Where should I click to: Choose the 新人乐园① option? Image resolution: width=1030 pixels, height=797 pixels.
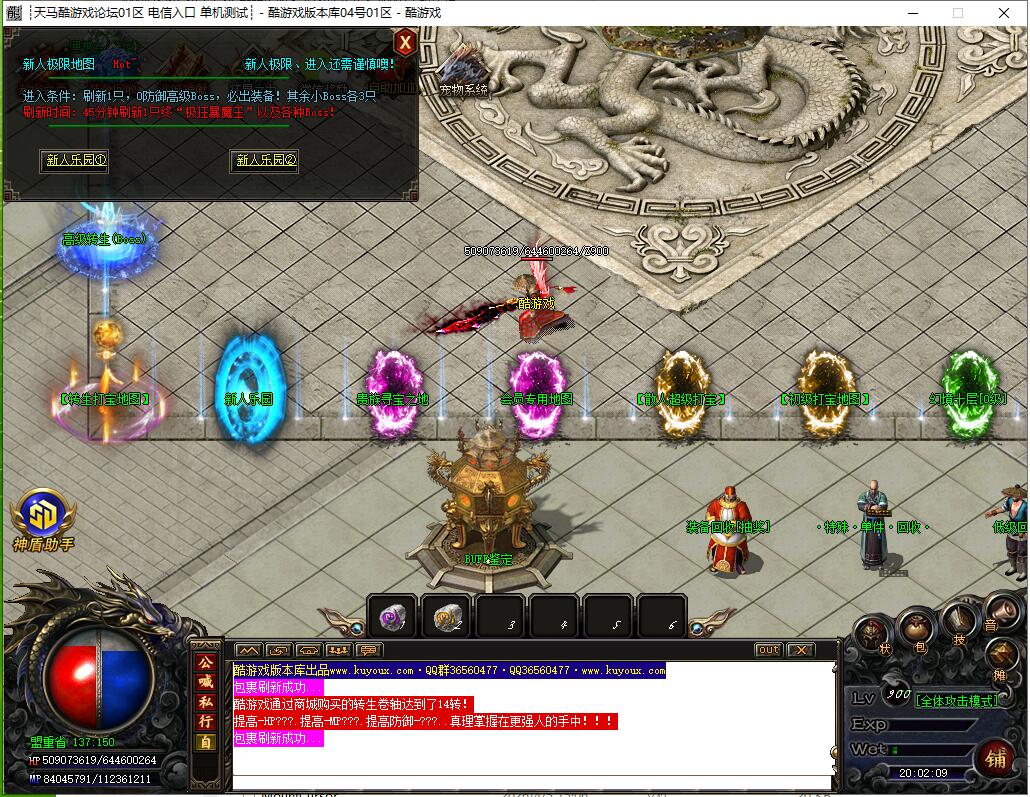[x=74, y=160]
